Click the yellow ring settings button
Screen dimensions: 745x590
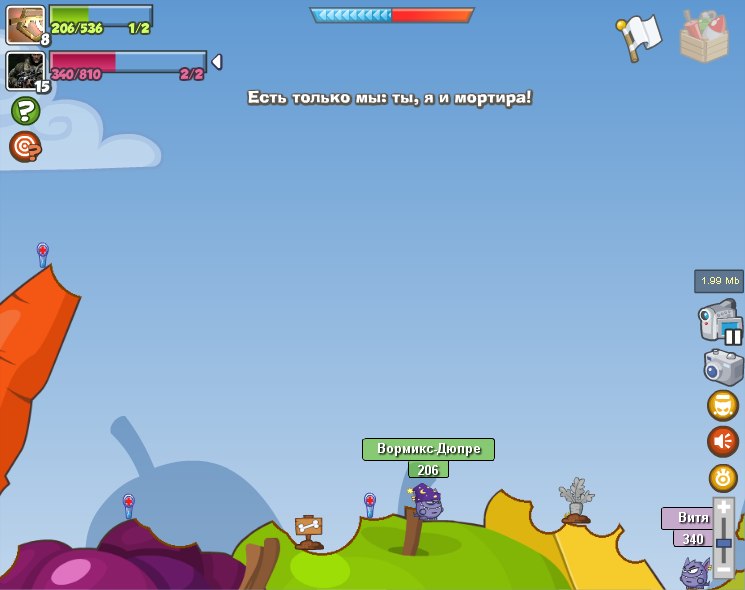tap(723, 478)
